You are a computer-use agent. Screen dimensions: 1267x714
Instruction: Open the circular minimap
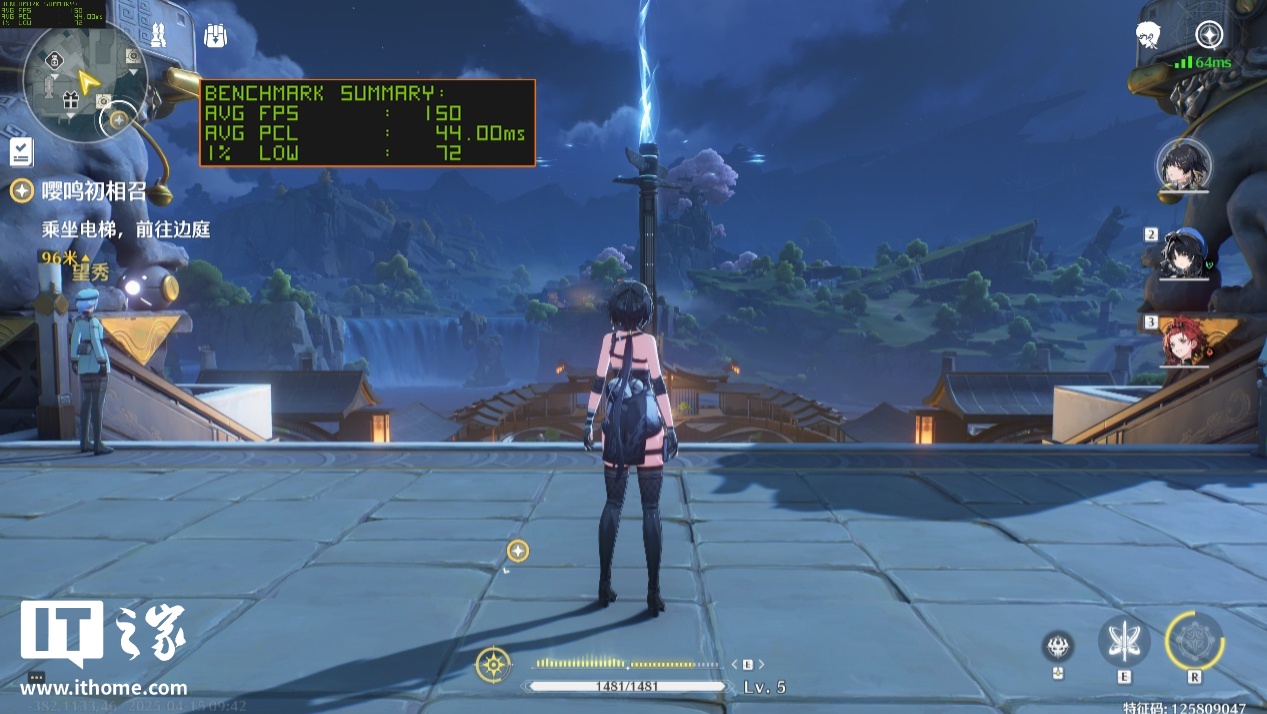pos(86,82)
